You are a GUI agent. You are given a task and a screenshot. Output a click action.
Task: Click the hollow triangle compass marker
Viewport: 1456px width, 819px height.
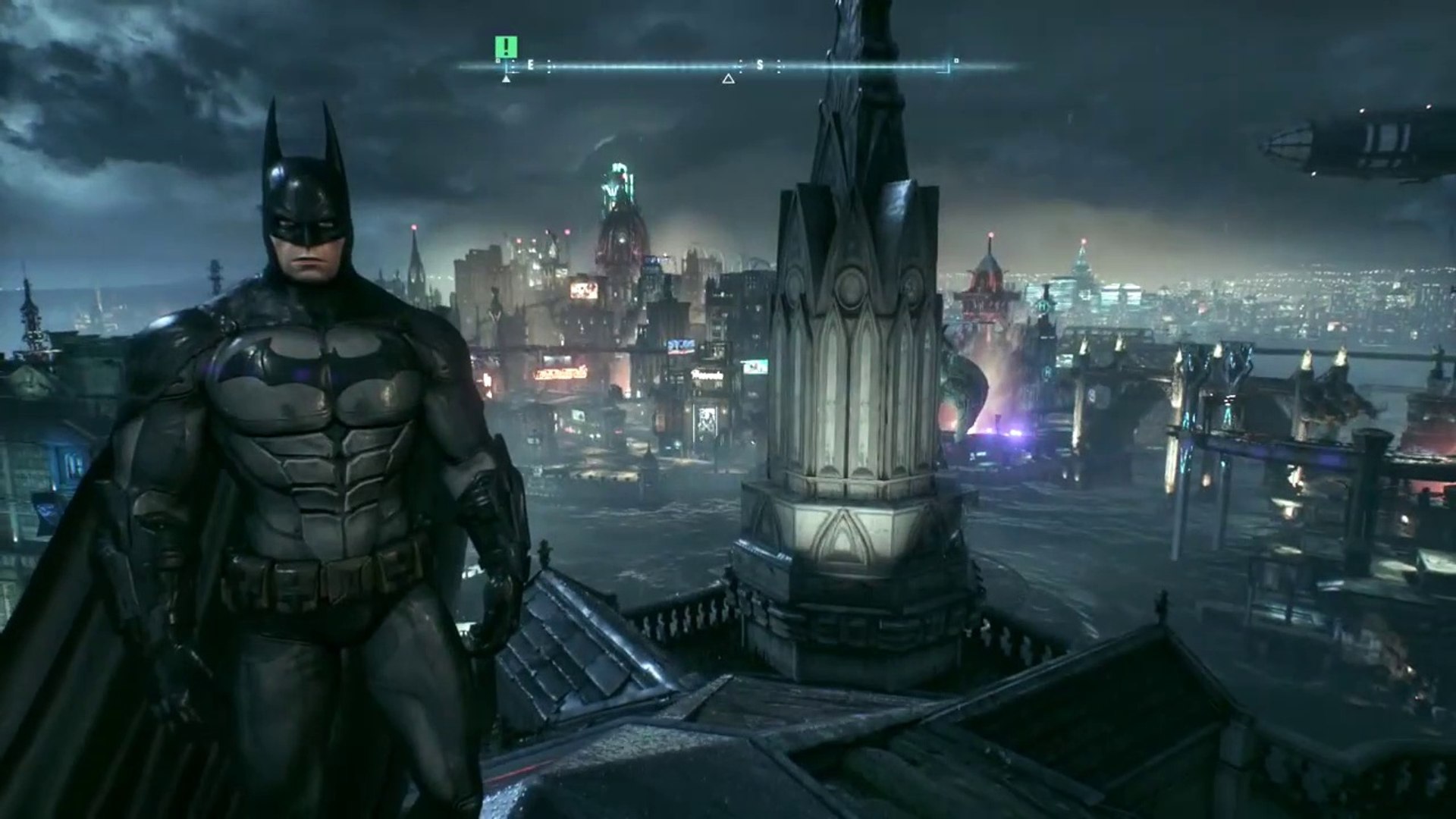(728, 78)
